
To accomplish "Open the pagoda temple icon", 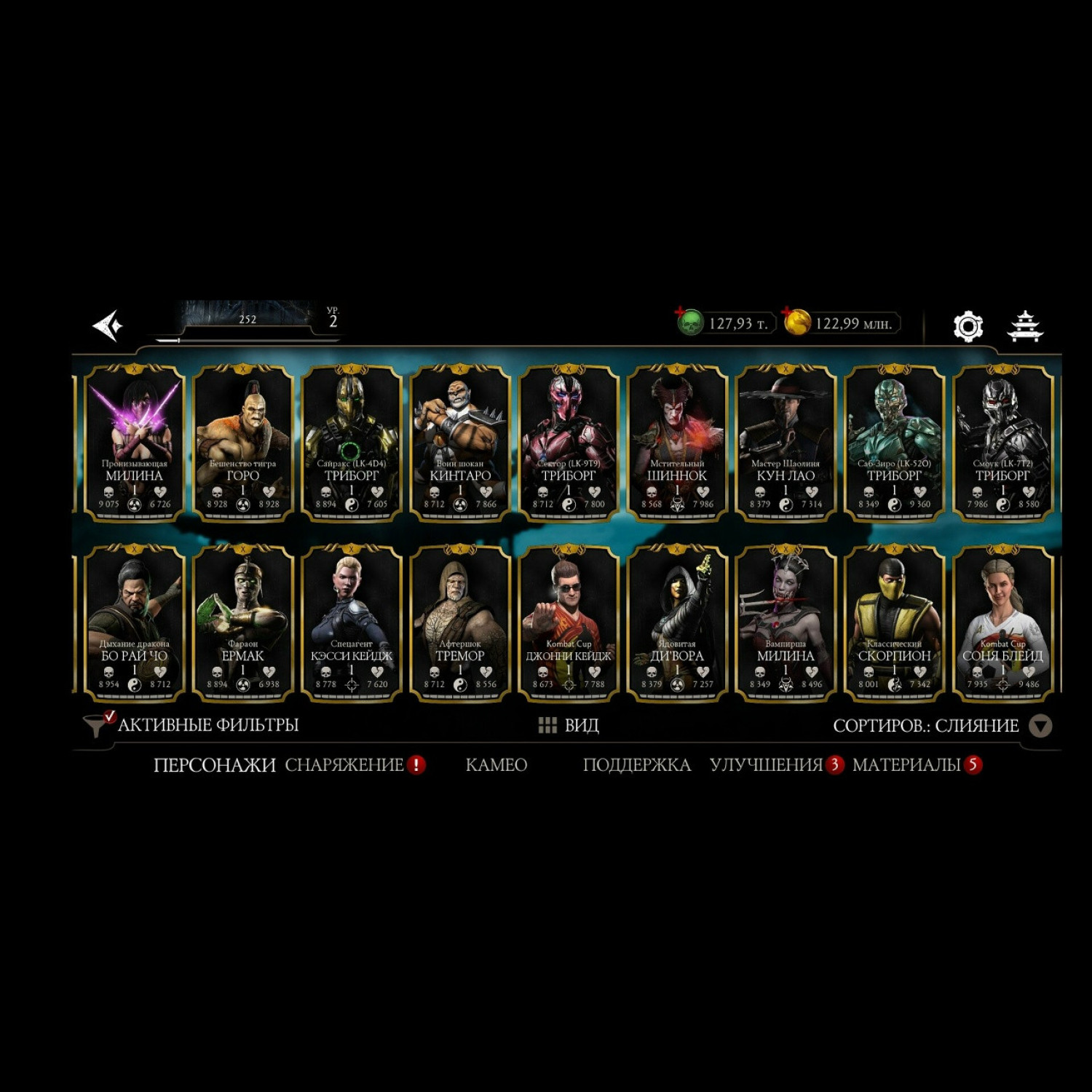I will point(1025,326).
